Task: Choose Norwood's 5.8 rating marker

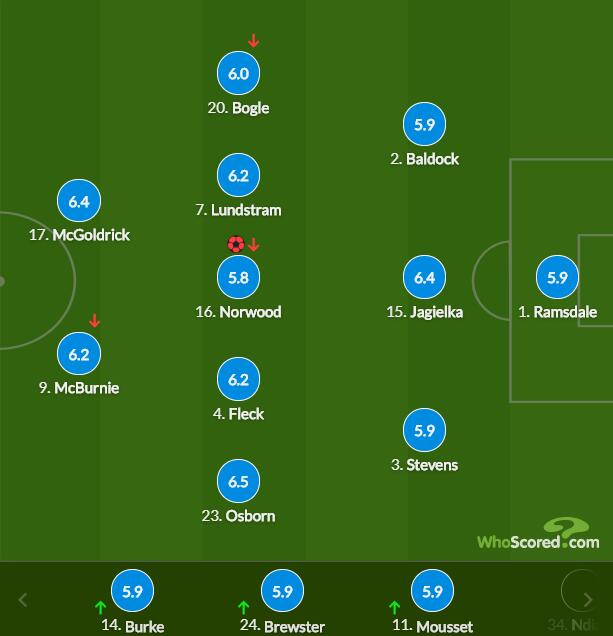Action: 238,278
